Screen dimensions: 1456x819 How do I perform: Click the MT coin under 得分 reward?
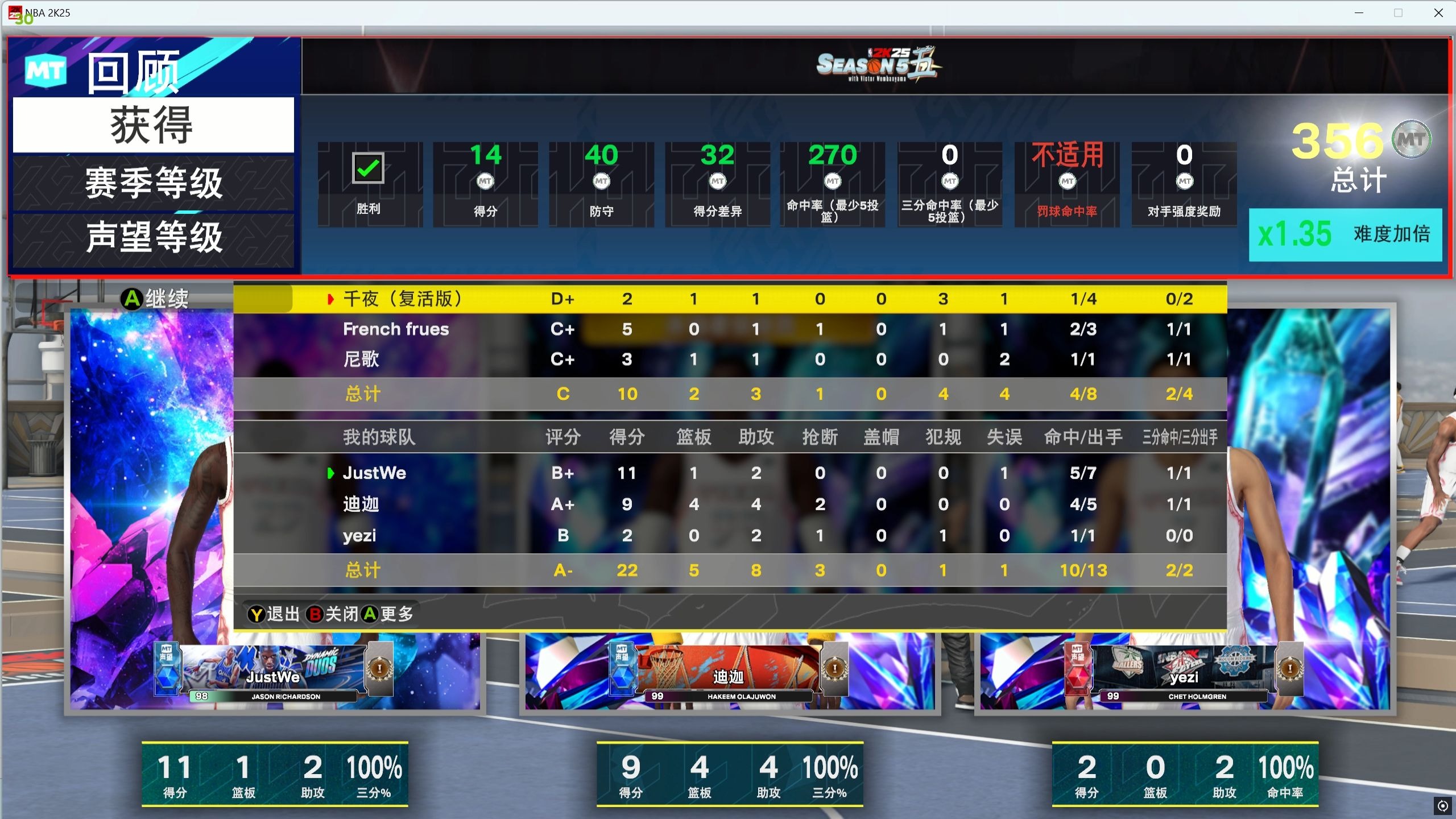point(485,181)
